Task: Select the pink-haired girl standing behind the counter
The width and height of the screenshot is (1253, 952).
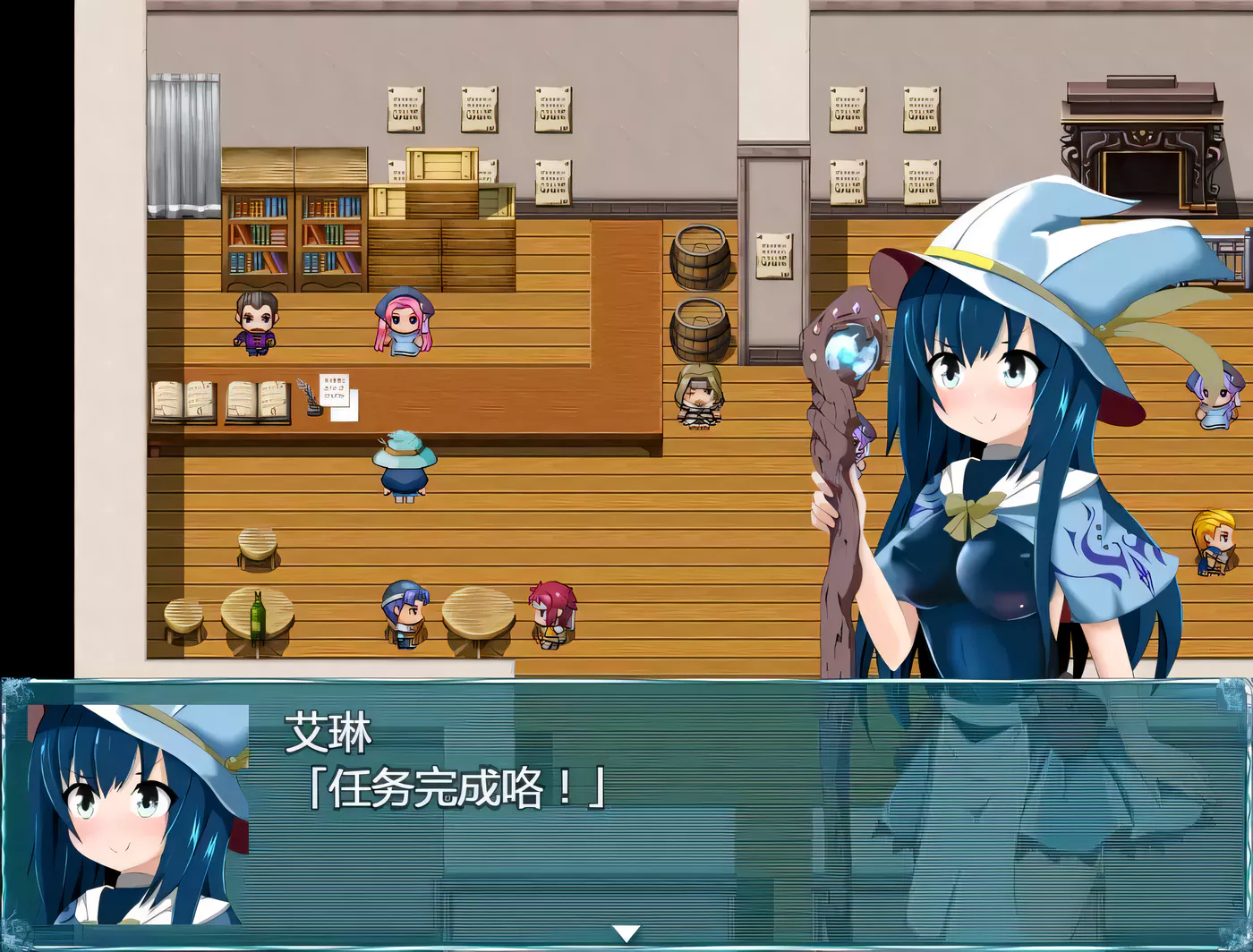Action: click(403, 322)
